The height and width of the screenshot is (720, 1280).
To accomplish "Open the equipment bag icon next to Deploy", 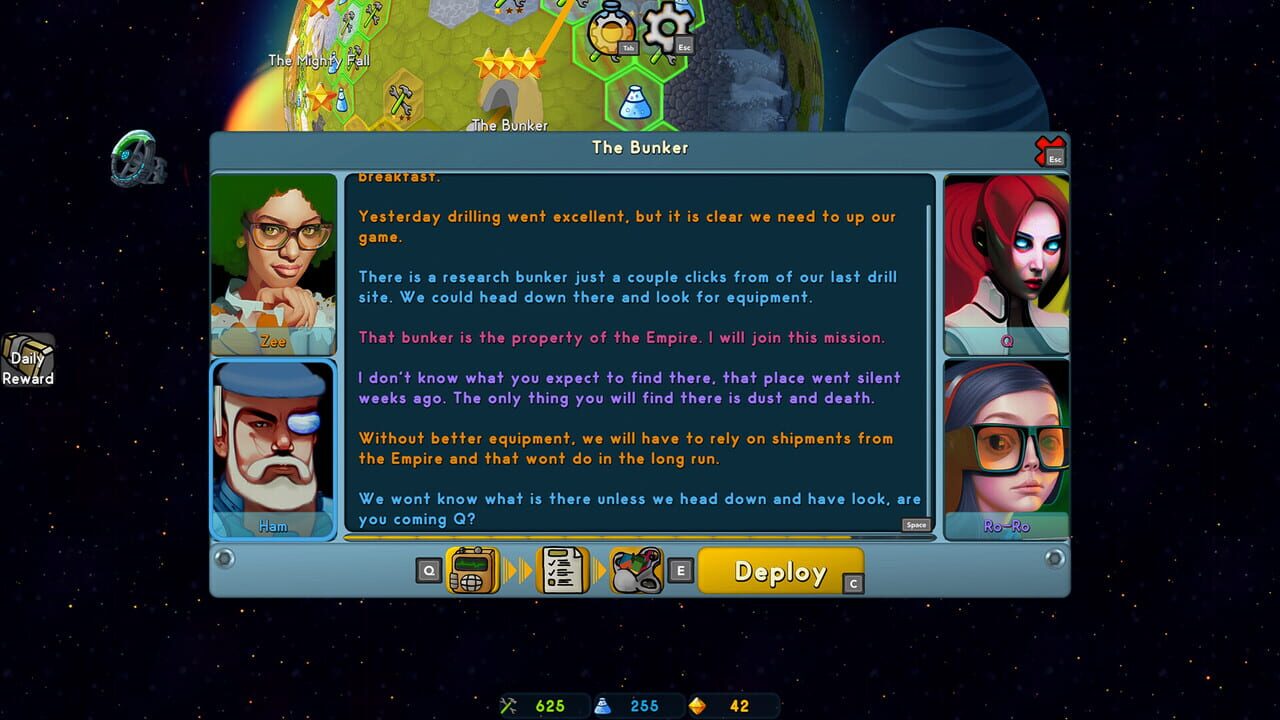I will (x=639, y=571).
